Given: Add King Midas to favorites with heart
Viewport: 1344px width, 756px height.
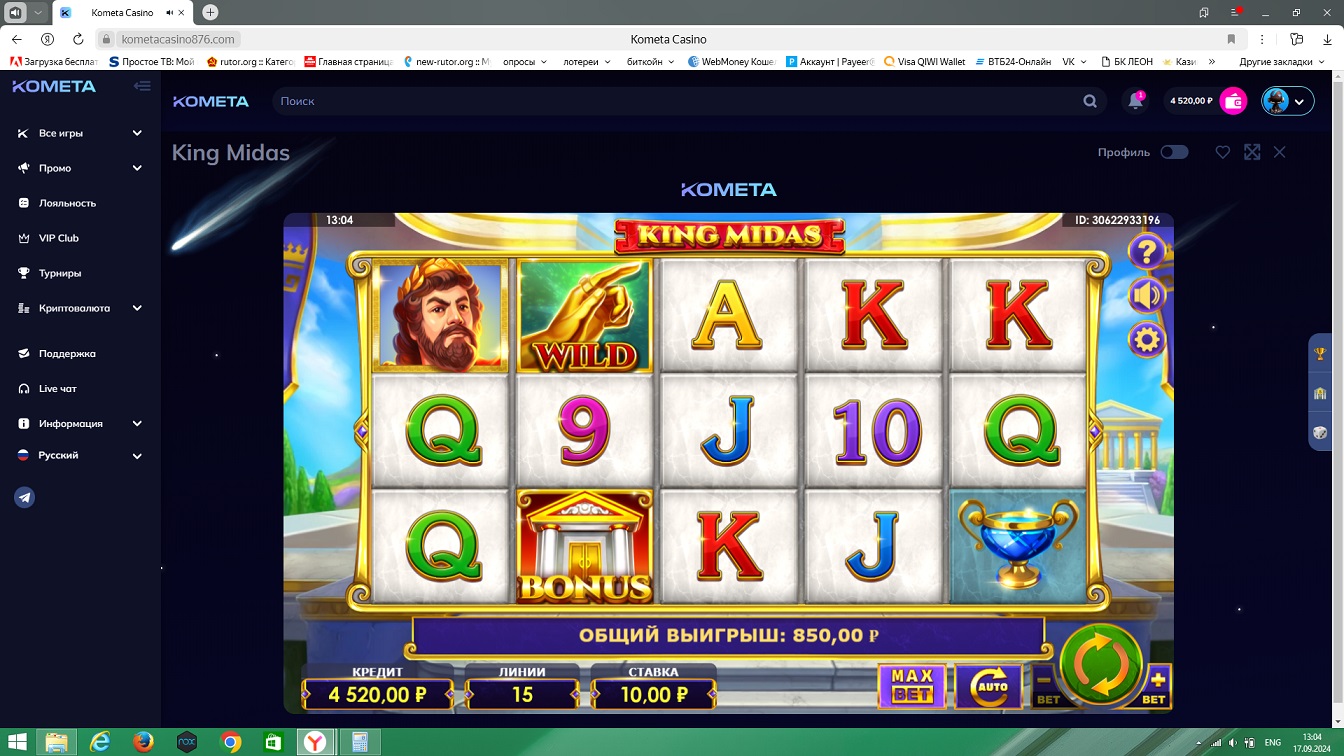Looking at the screenshot, I should [x=1222, y=152].
